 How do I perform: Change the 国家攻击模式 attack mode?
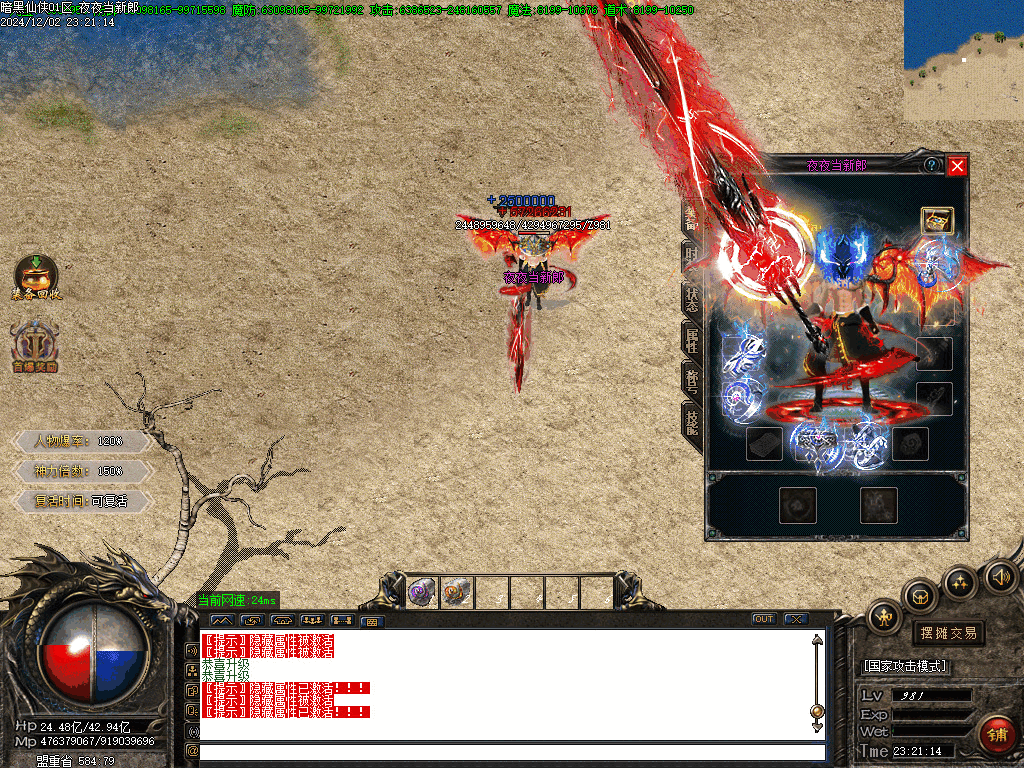[906, 666]
